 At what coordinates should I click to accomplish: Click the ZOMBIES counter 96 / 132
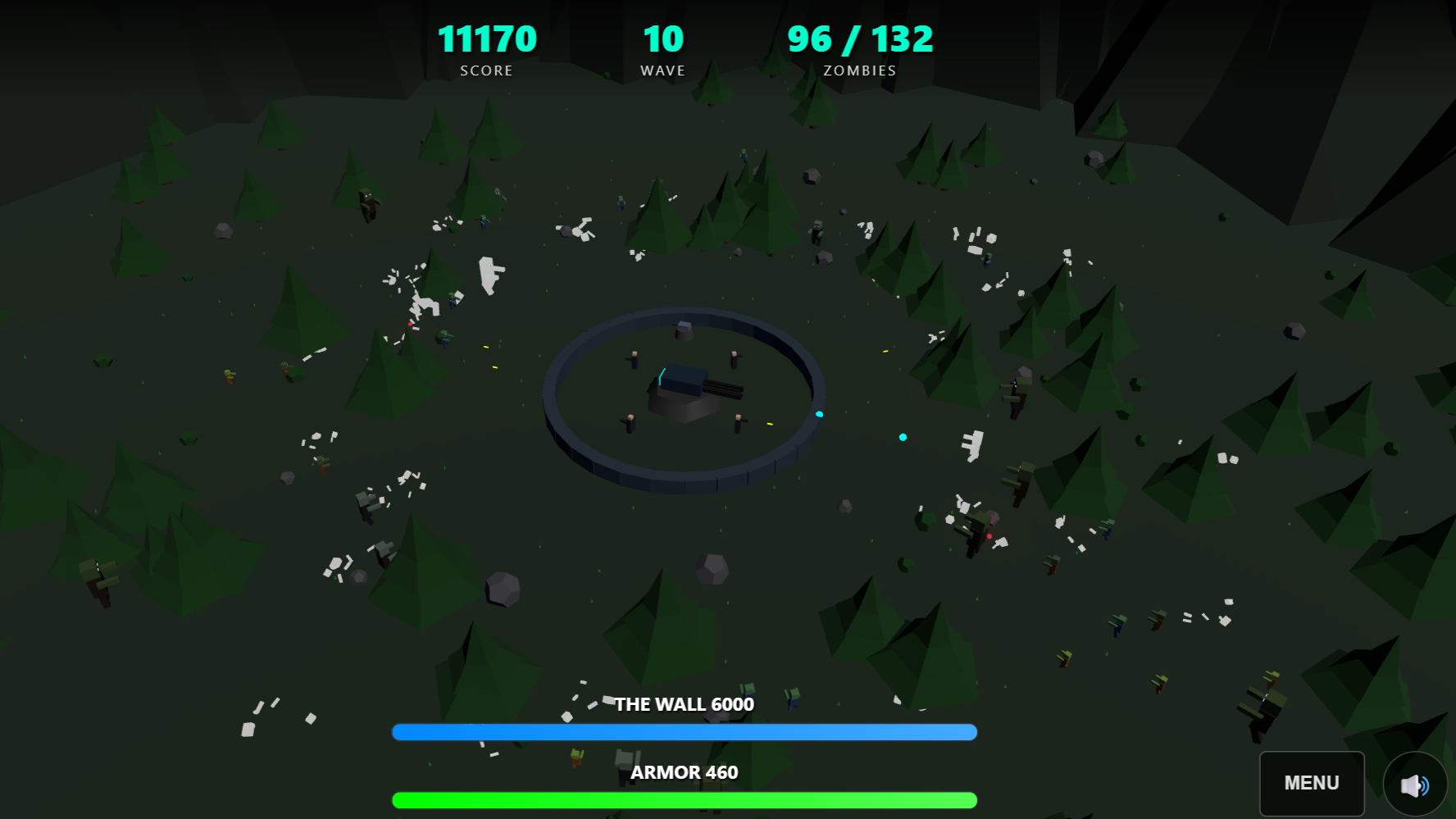click(x=858, y=38)
